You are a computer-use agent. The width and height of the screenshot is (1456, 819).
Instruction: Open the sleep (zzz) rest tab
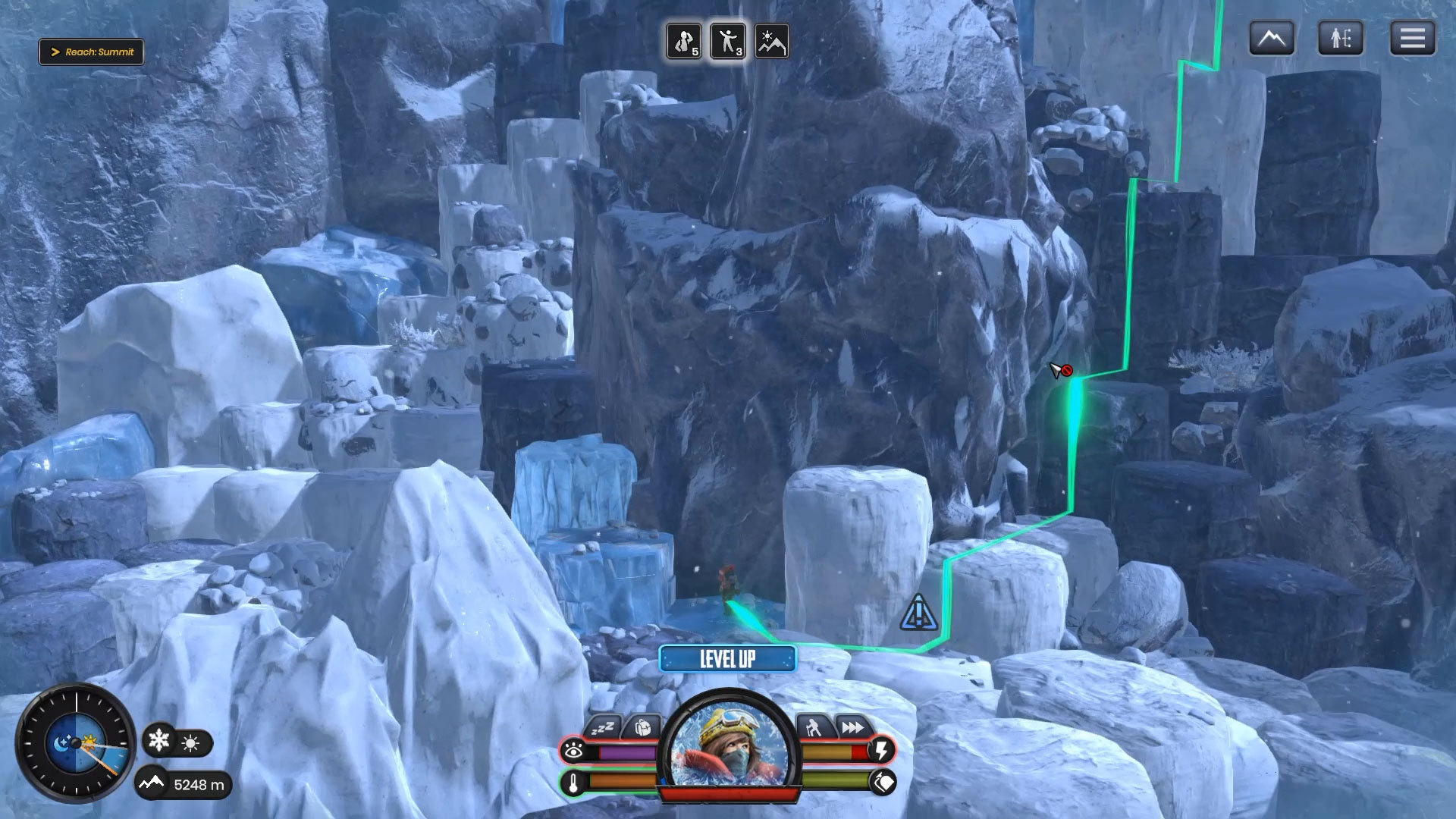[603, 728]
